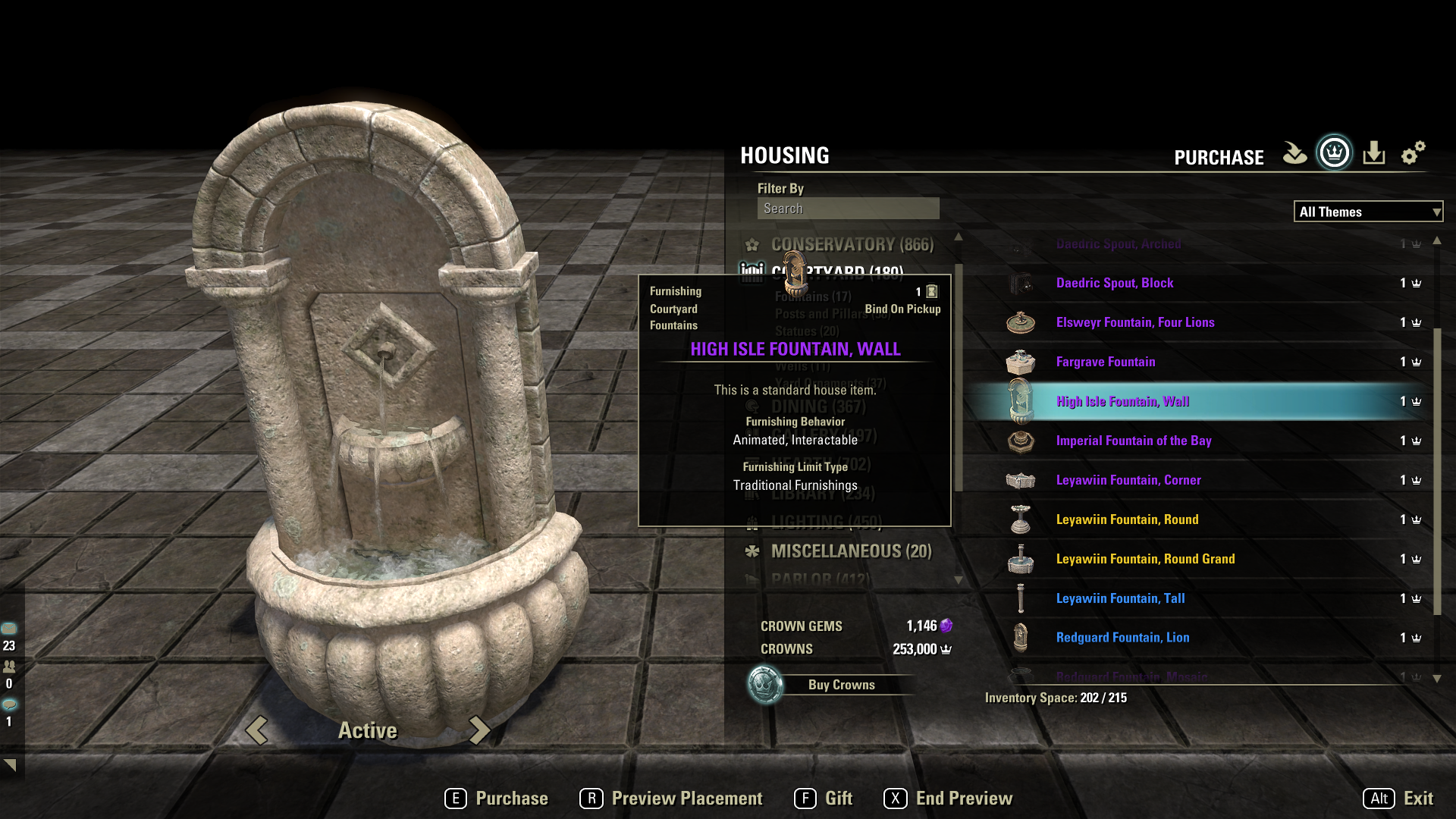Screen dimensions: 1456x819
Task: Select Elsweyr Fountain, Four Lions
Action: (1135, 322)
